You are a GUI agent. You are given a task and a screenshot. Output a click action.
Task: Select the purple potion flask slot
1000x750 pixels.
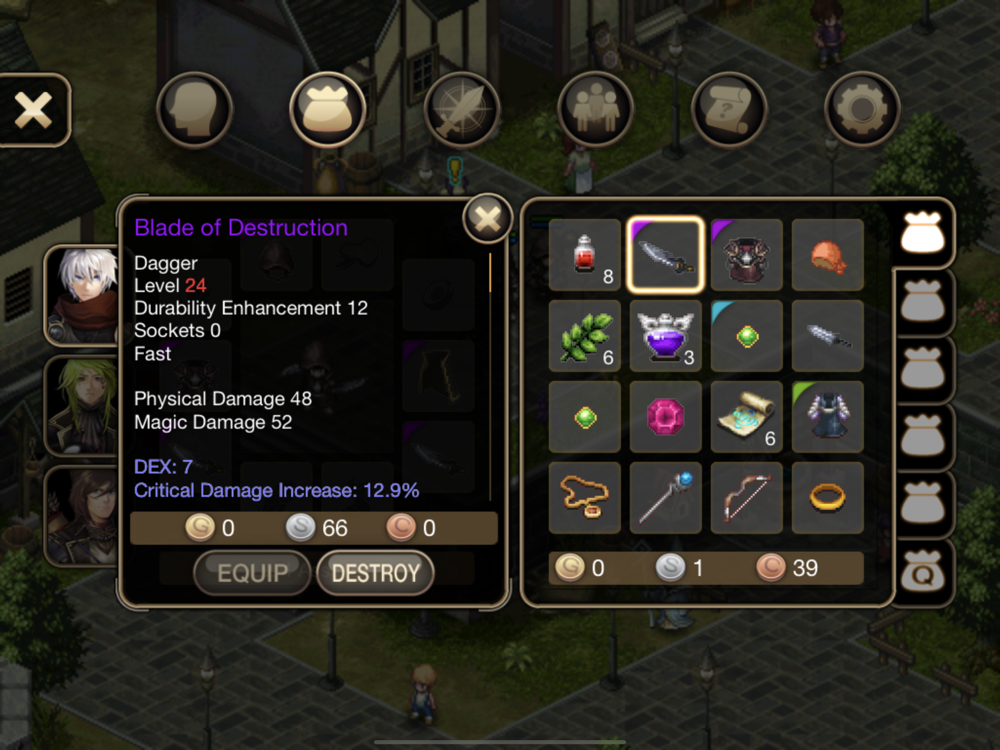[666, 336]
